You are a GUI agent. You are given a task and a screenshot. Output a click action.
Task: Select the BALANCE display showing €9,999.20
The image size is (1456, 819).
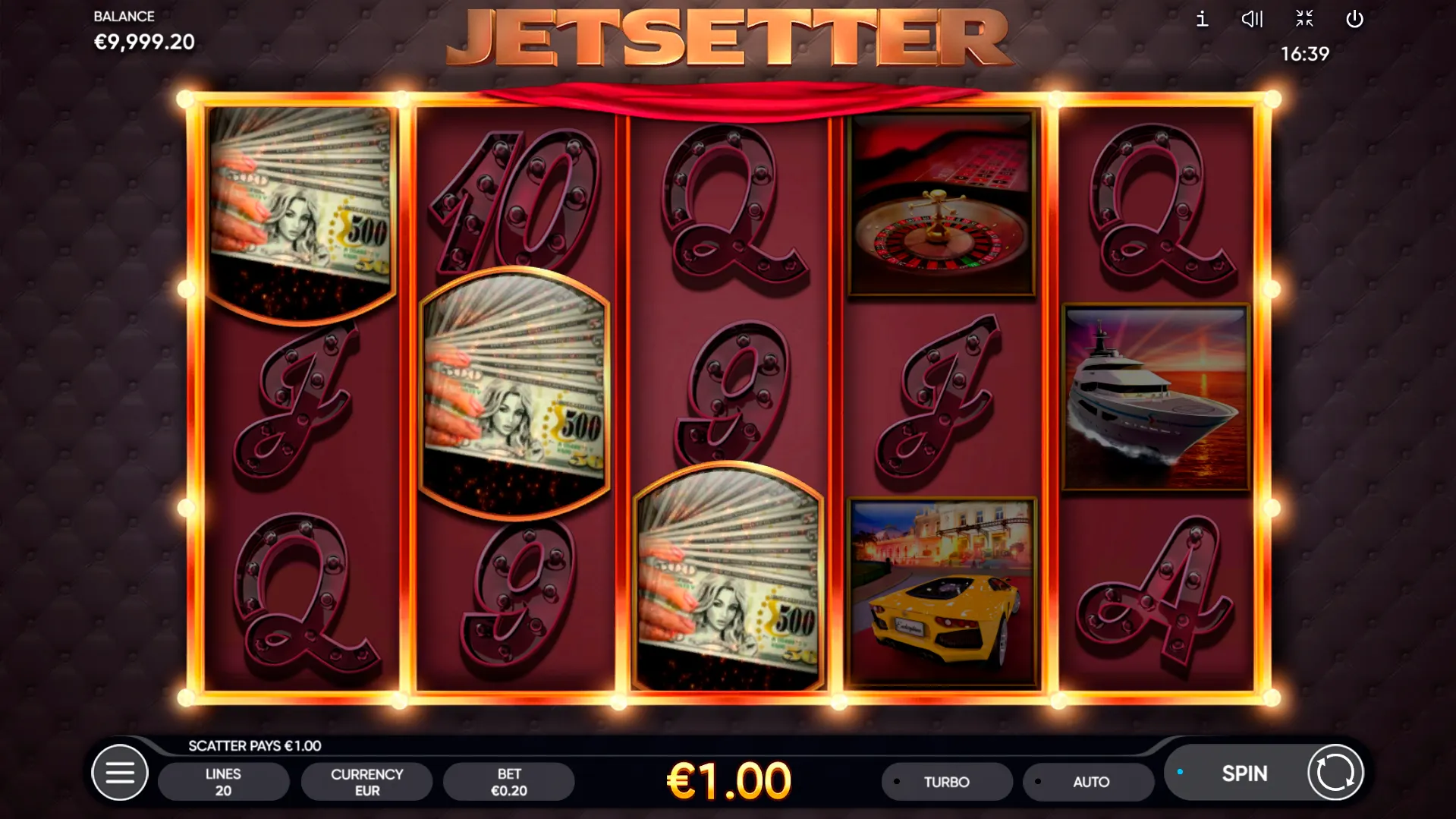coord(143,32)
